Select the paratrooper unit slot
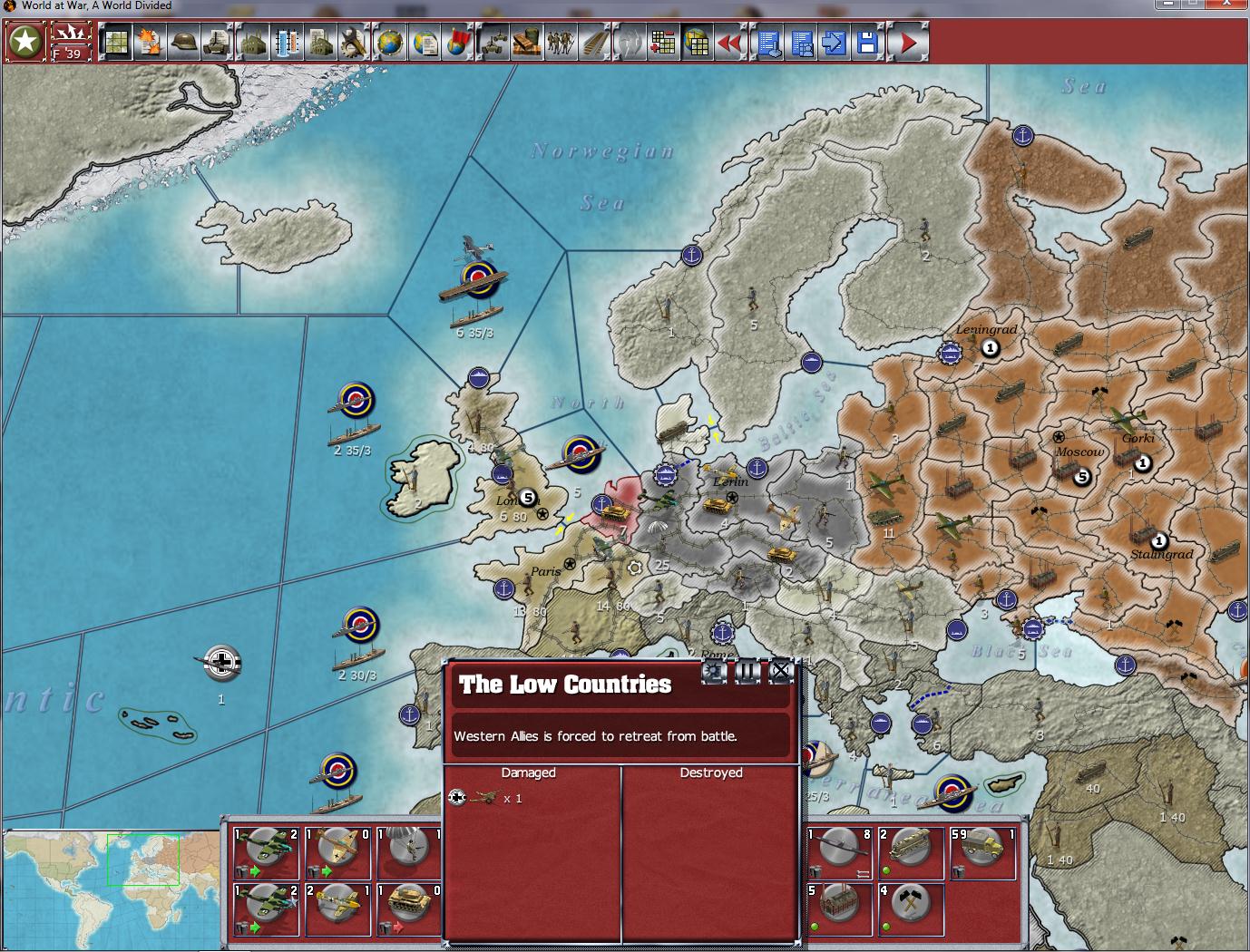The height and width of the screenshot is (952, 1250). click(x=410, y=851)
